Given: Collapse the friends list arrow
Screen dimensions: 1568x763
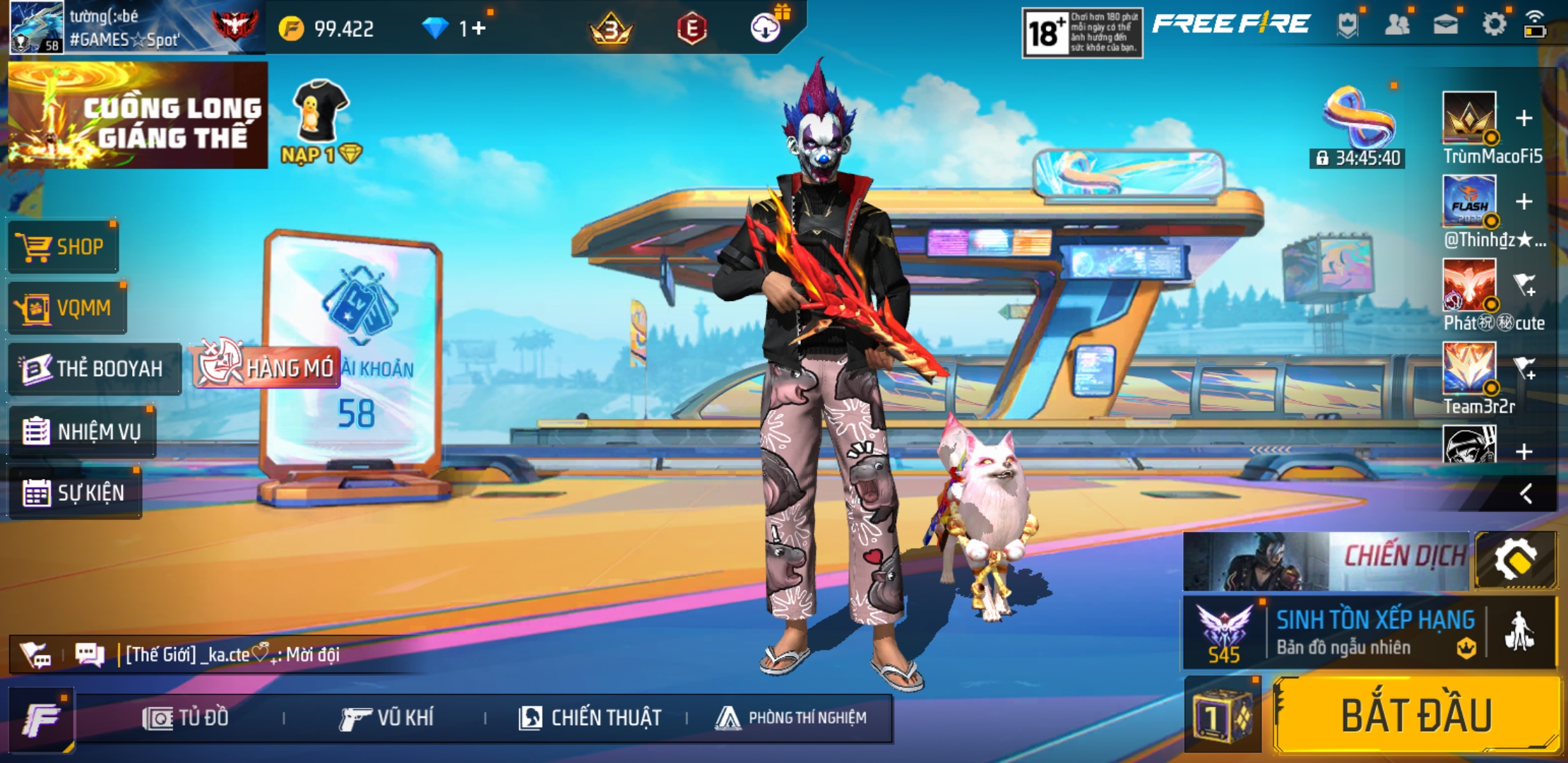Looking at the screenshot, I should [1526, 493].
